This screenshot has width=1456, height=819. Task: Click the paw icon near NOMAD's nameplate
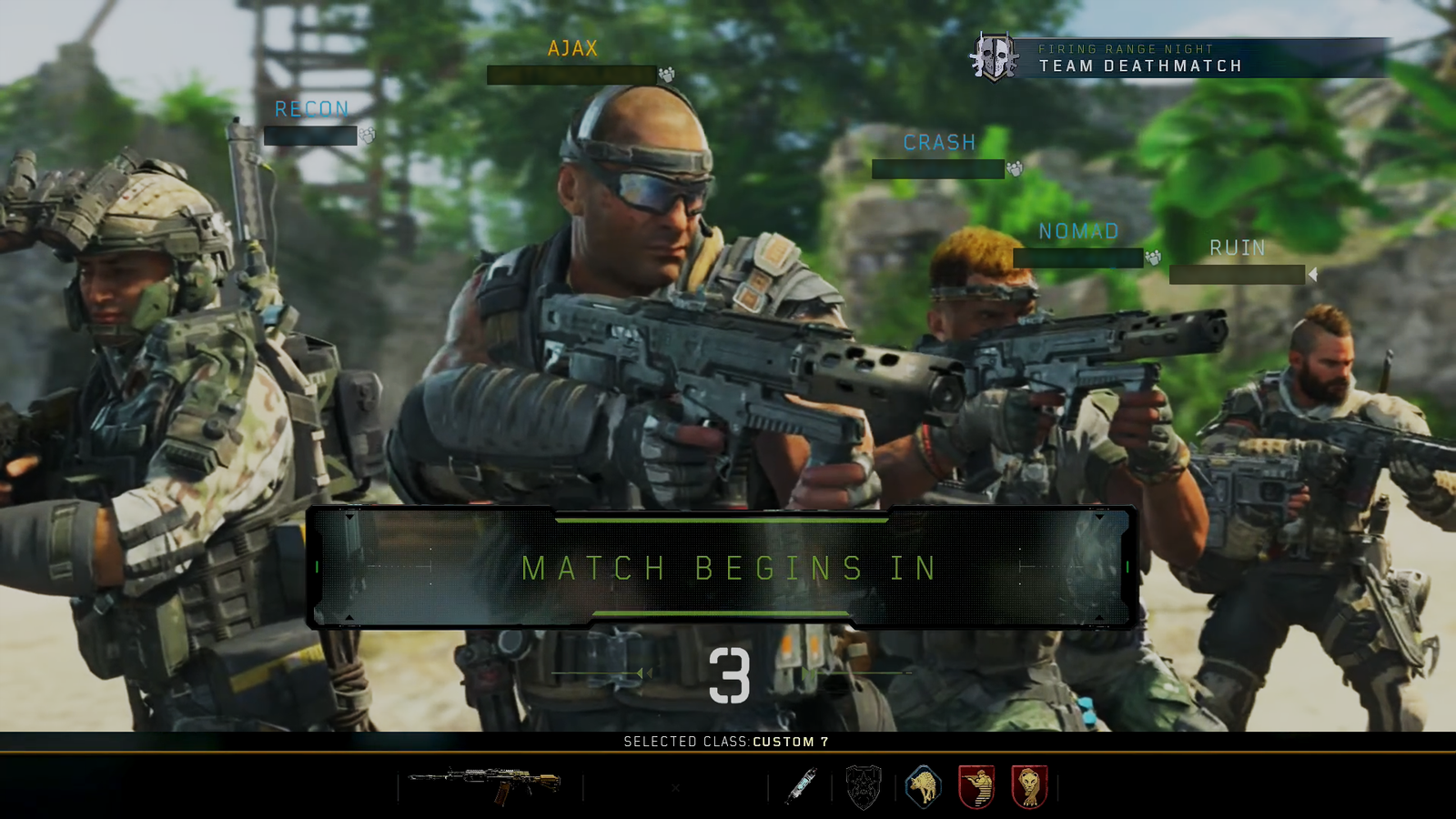click(x=1153, y=259)
